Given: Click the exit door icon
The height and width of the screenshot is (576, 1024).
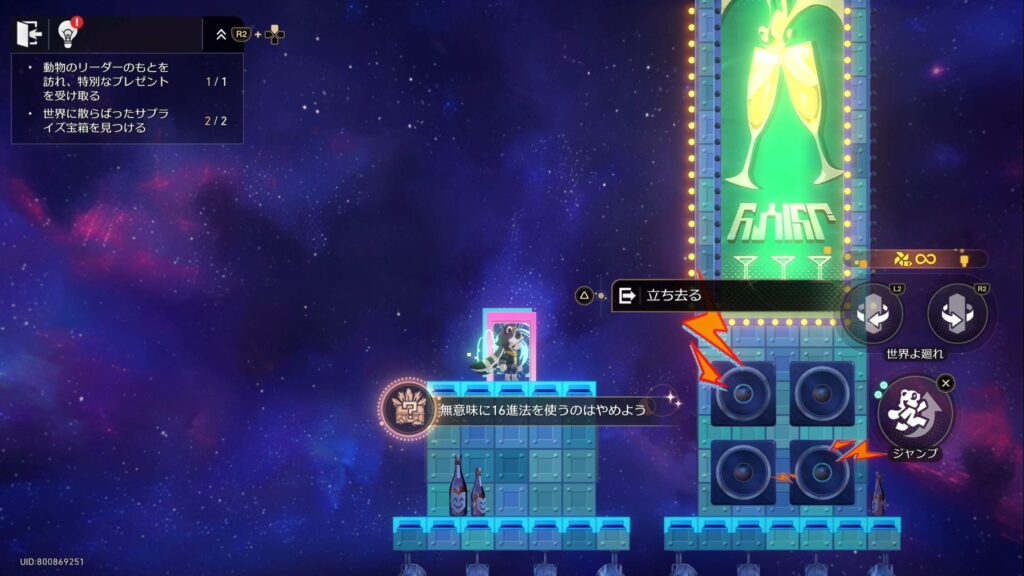Looking at the screenshot, I should pyautogui.click(x=27, y=33).
